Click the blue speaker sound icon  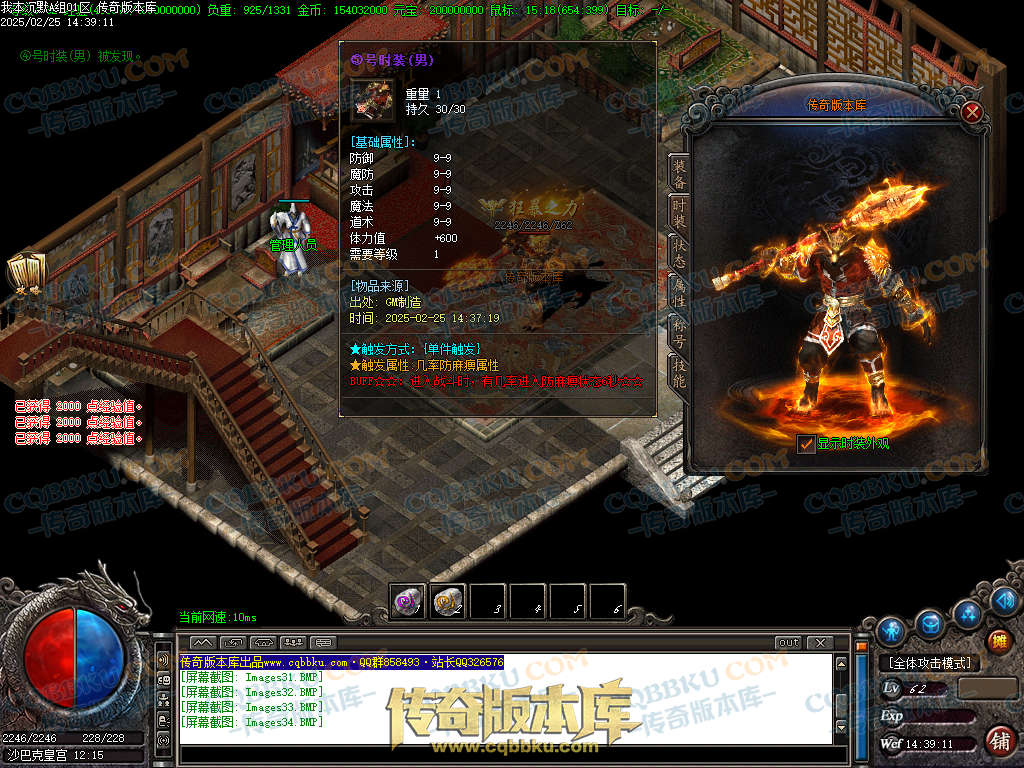(x=1005, y=602)
